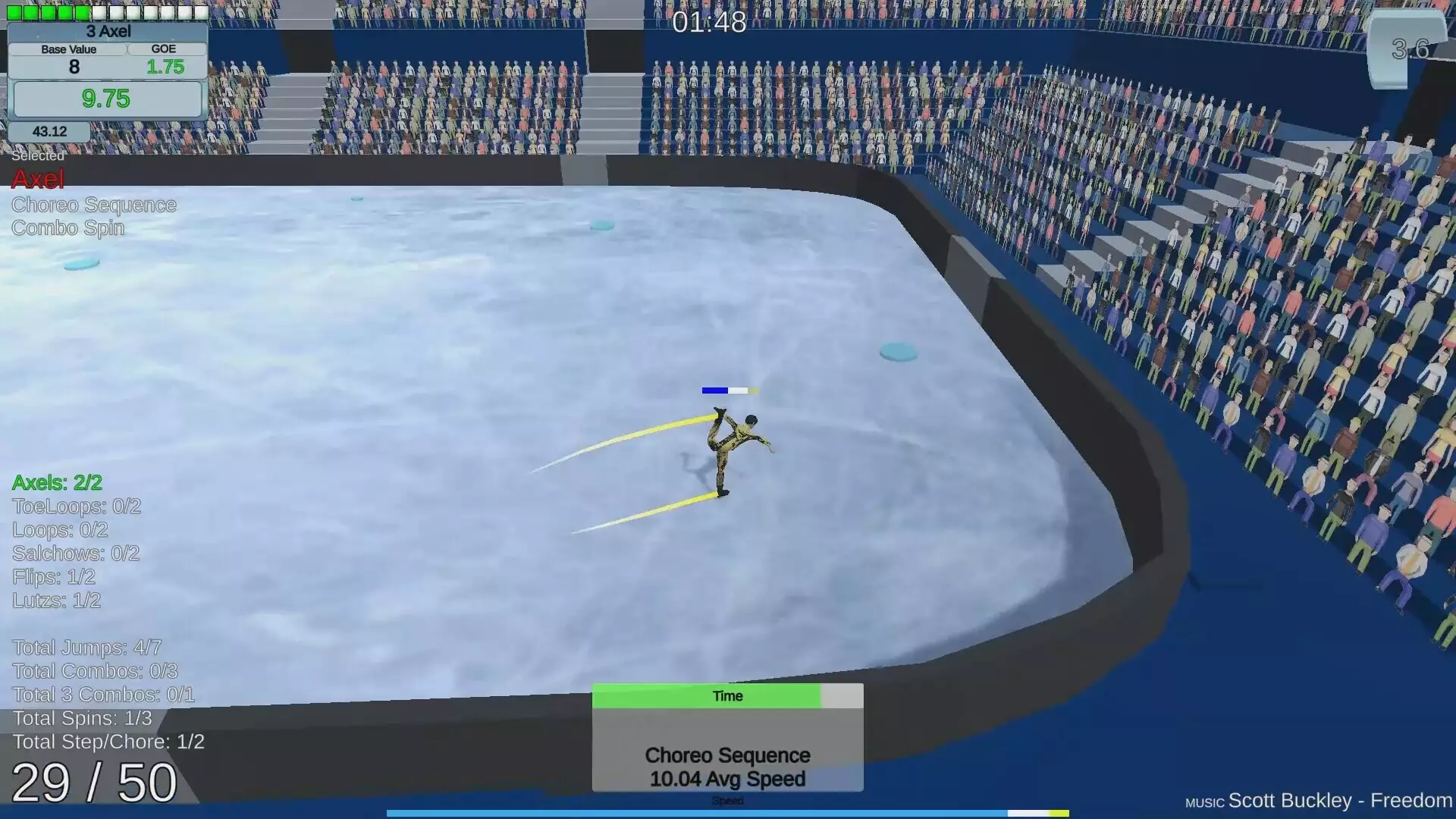Open the 3 Axel score panel header

click(108, 31)
